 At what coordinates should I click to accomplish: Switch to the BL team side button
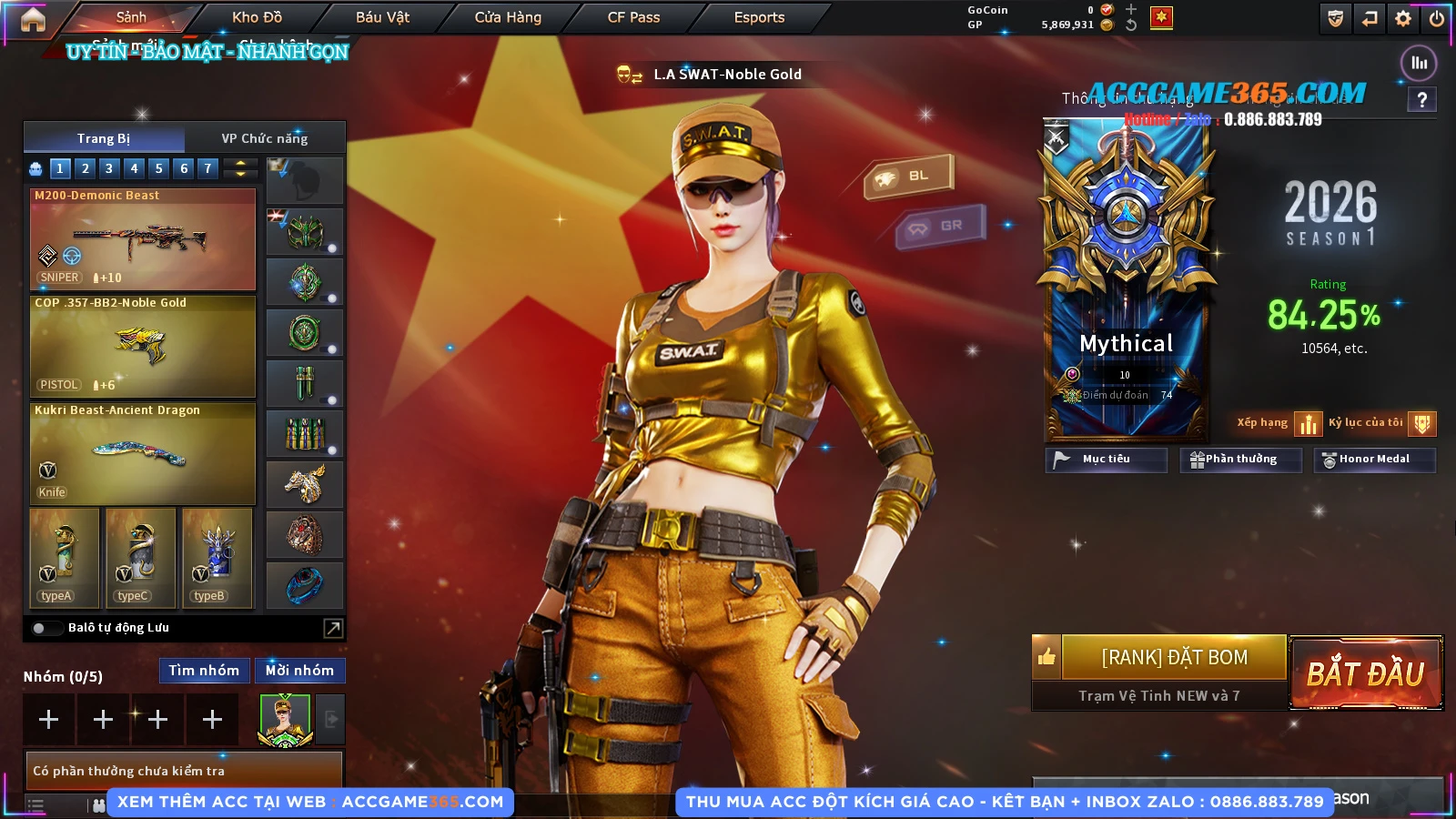pos(908,176)
